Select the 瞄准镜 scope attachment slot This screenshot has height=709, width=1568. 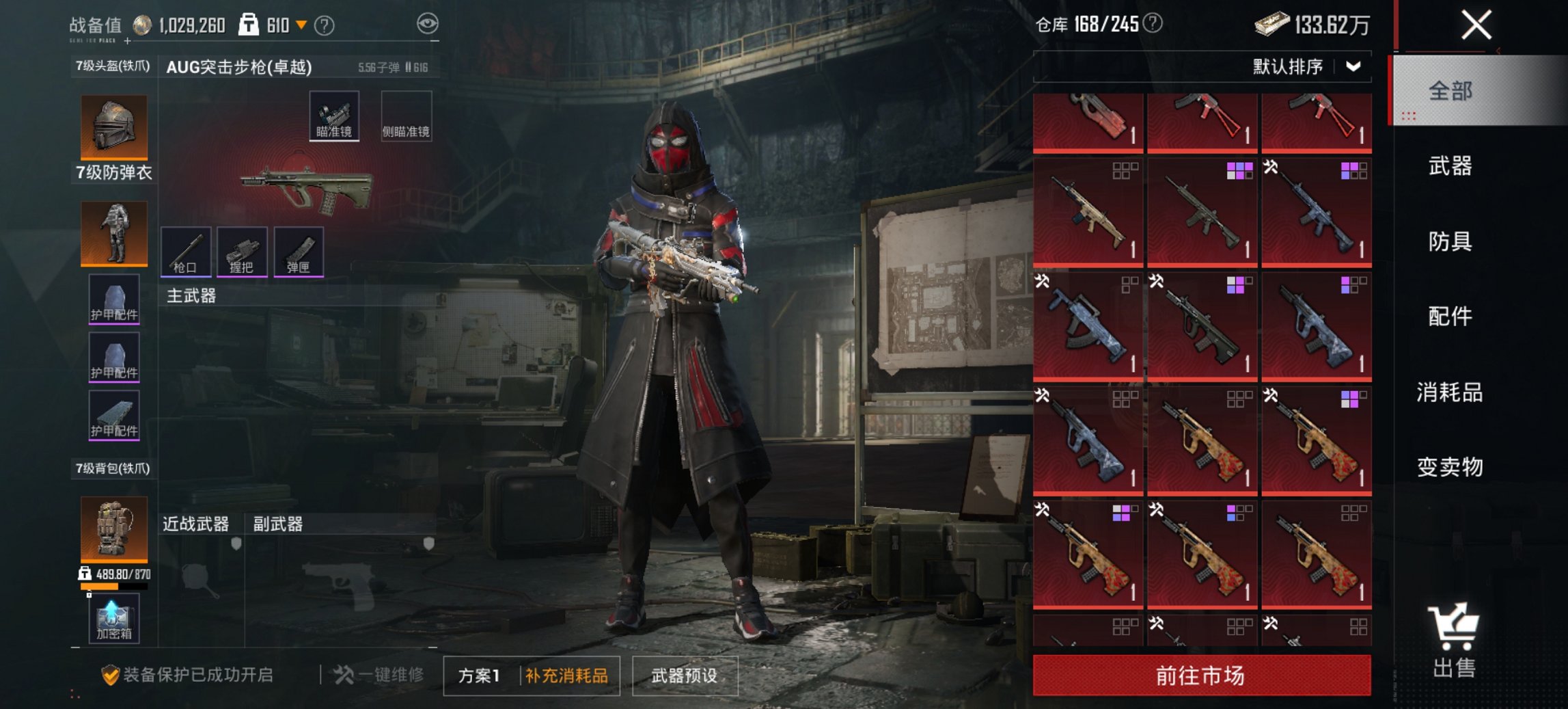334,118
